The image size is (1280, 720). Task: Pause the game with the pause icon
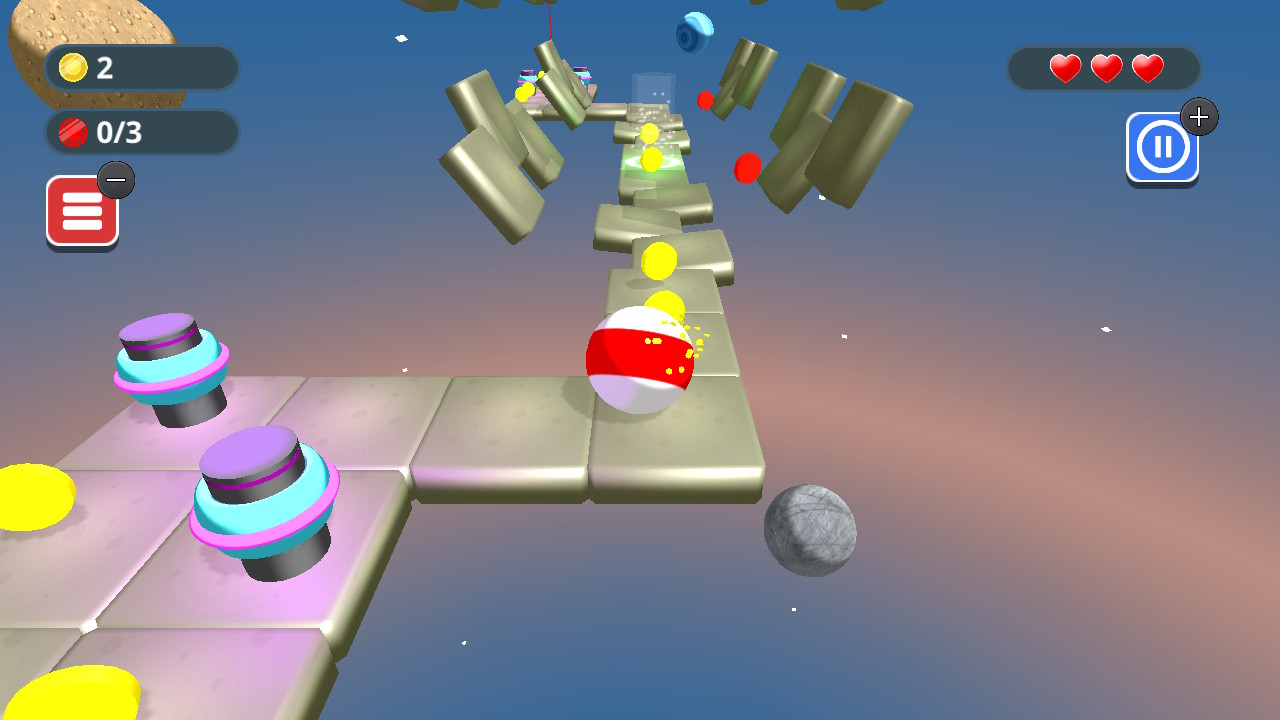point(1162,145)
